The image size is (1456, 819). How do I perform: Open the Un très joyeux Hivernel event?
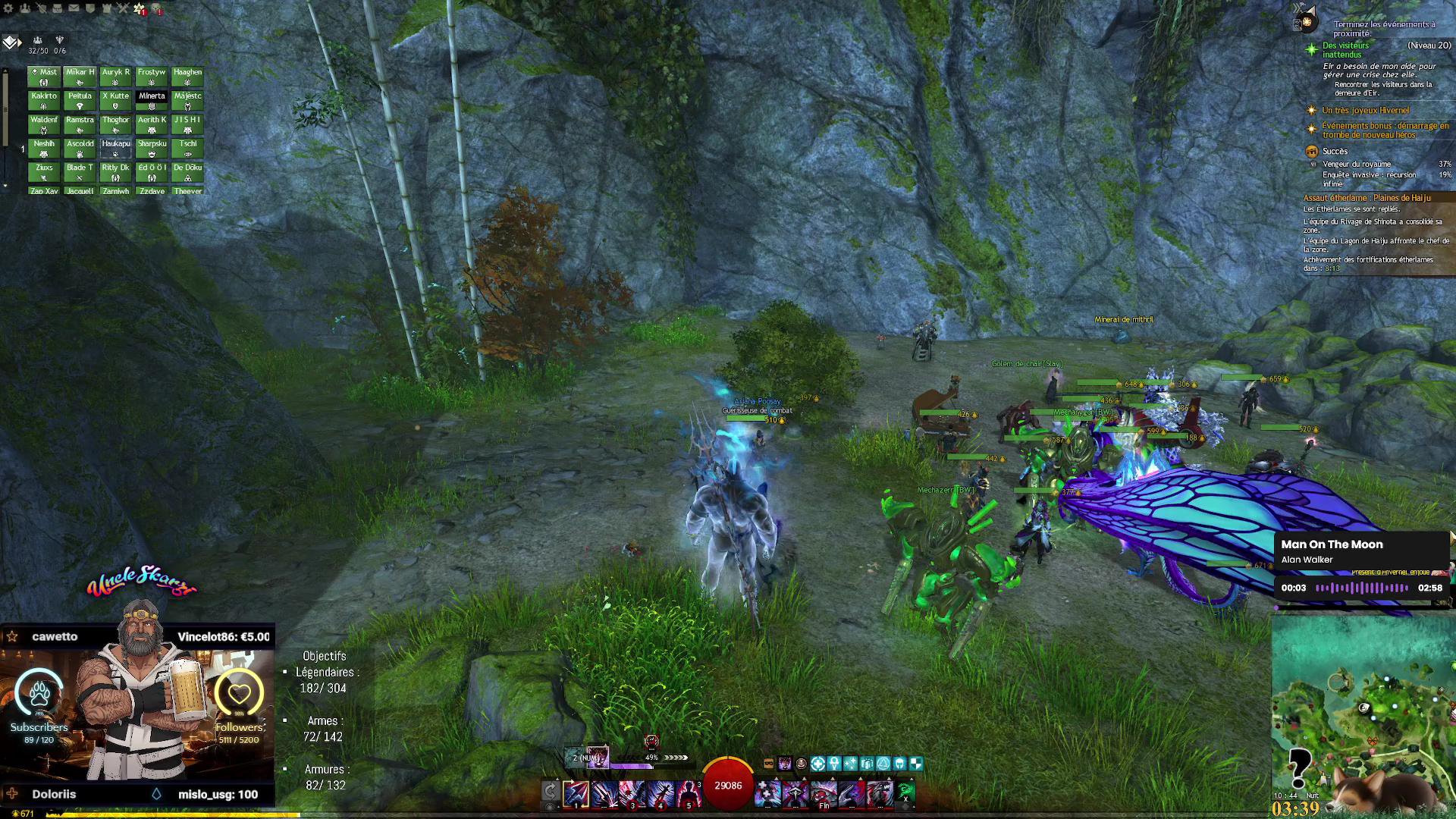click(1365, 111)
